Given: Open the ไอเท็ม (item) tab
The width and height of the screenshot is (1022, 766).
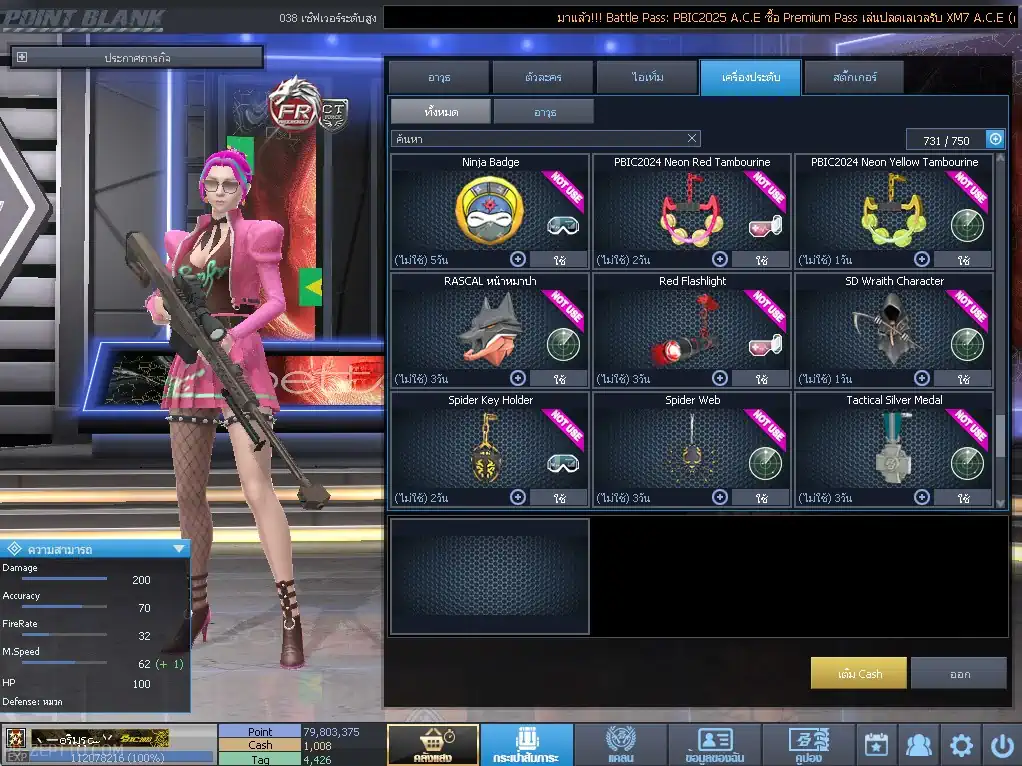Looking at the screenshot, I should pyautogui.click(x=647, y=77).
